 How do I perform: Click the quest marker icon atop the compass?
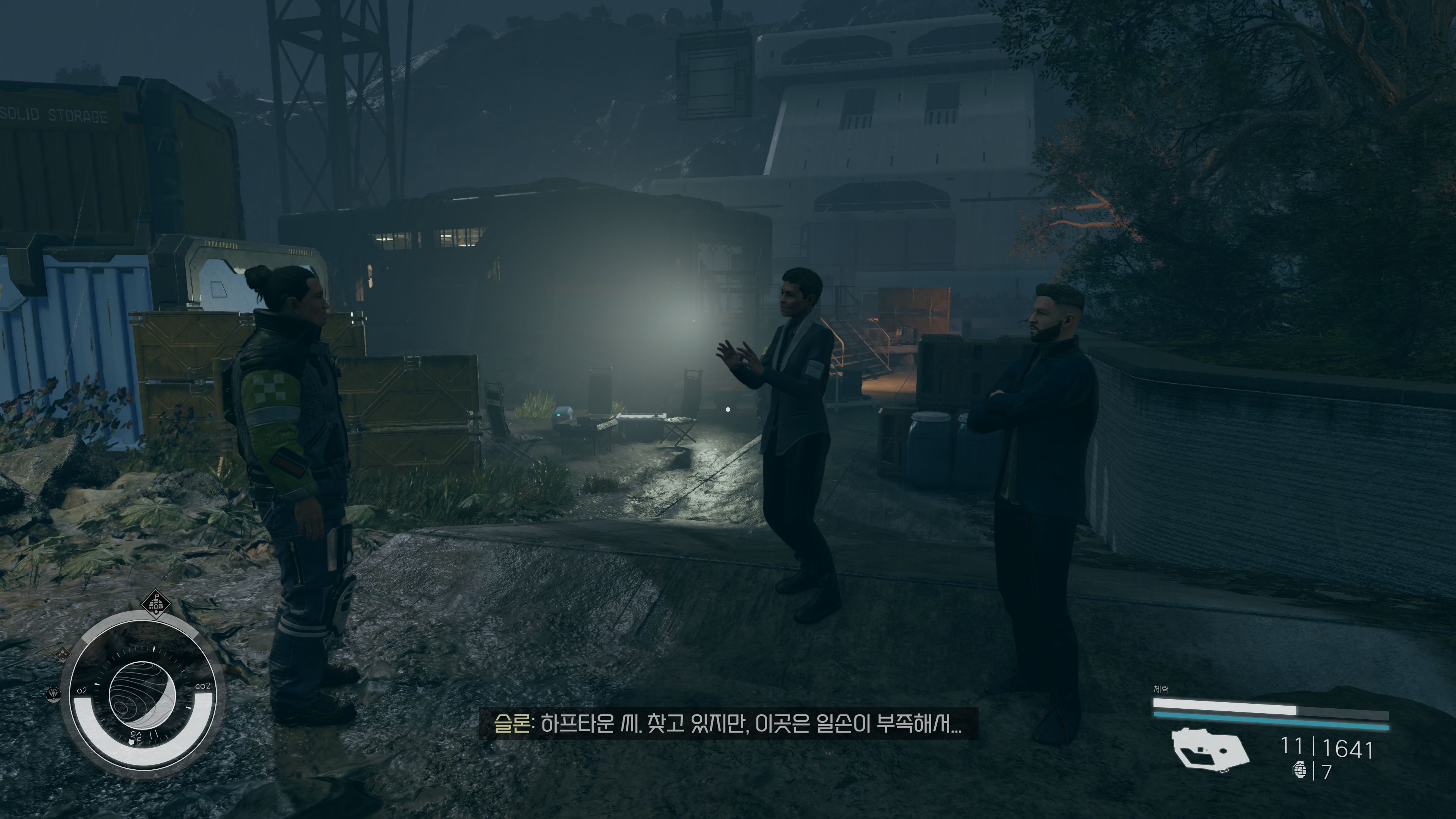157,605
